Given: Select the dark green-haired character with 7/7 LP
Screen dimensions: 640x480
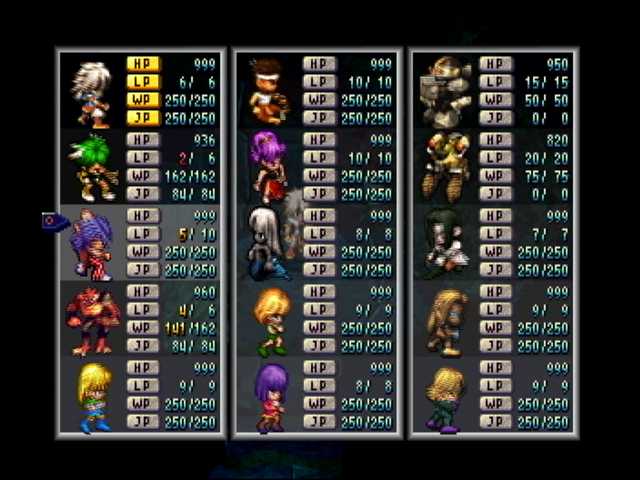Looking at the screenshot, I should (x=443, y=244).
